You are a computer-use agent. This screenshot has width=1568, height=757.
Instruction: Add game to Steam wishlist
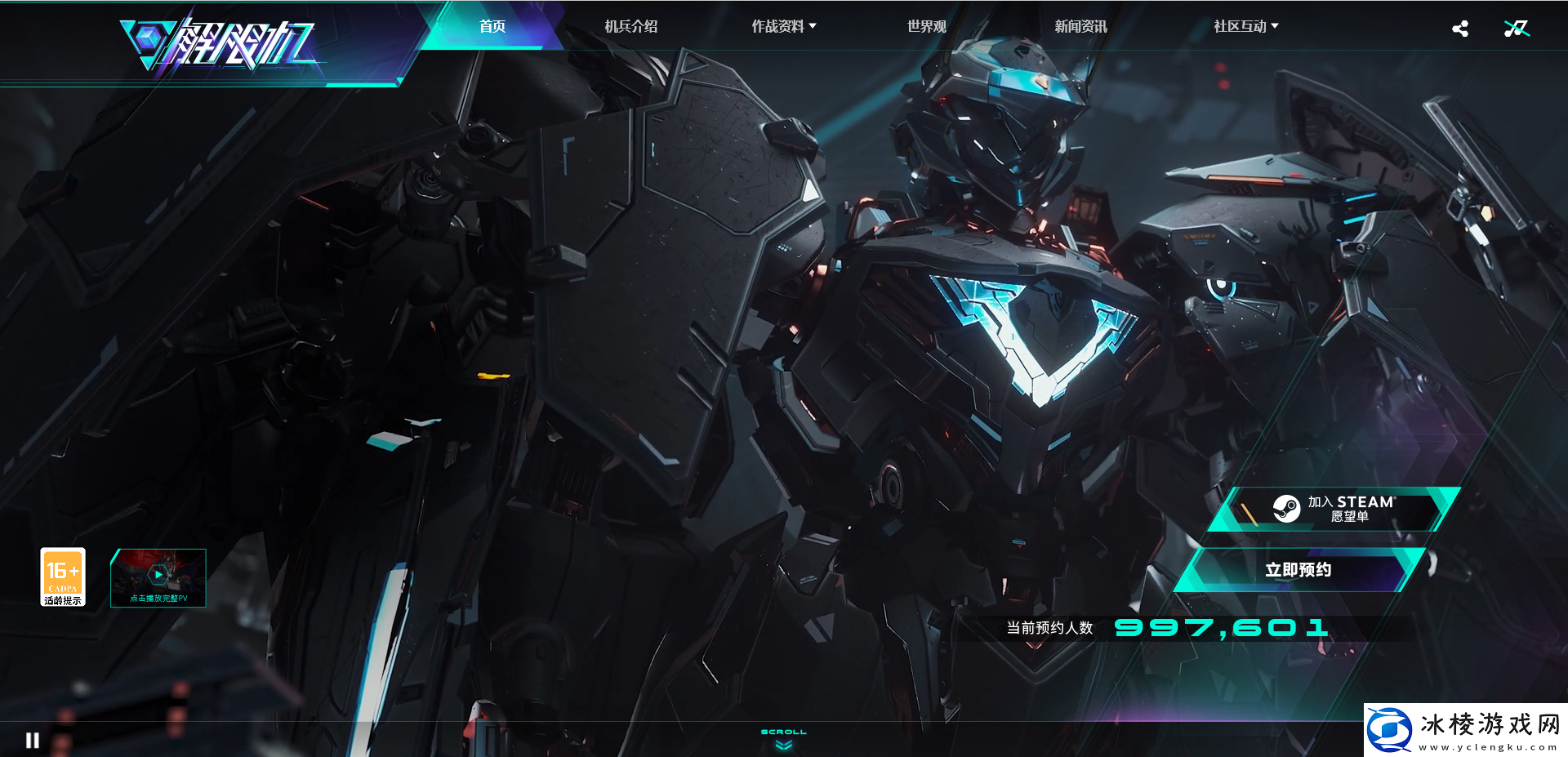(1333, 509)
